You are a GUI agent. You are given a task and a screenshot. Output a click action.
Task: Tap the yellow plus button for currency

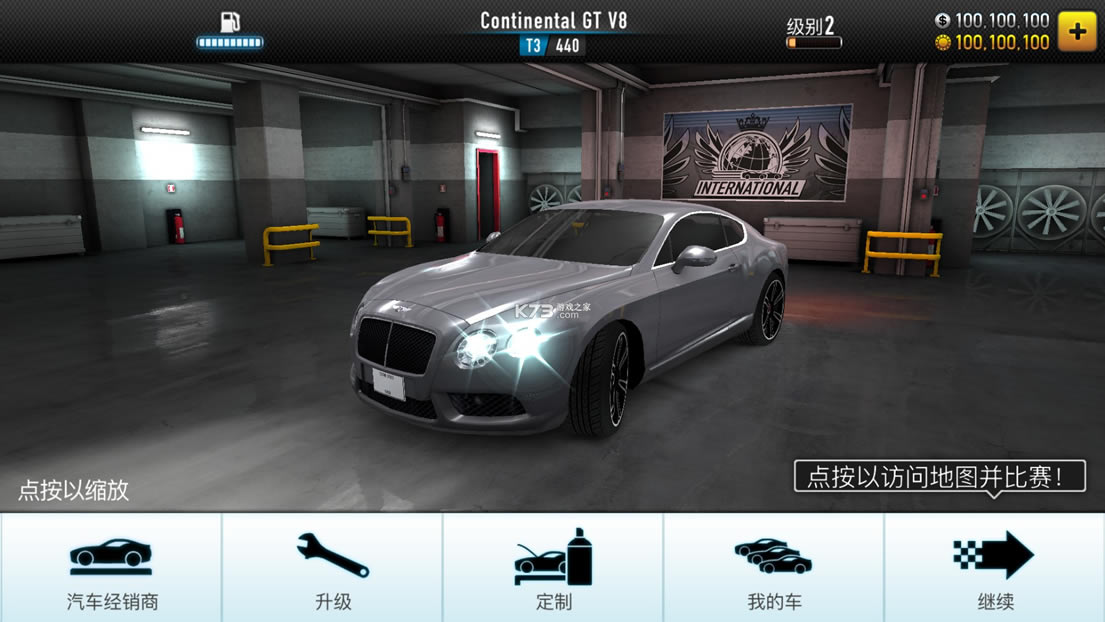tap(1077, 32)
